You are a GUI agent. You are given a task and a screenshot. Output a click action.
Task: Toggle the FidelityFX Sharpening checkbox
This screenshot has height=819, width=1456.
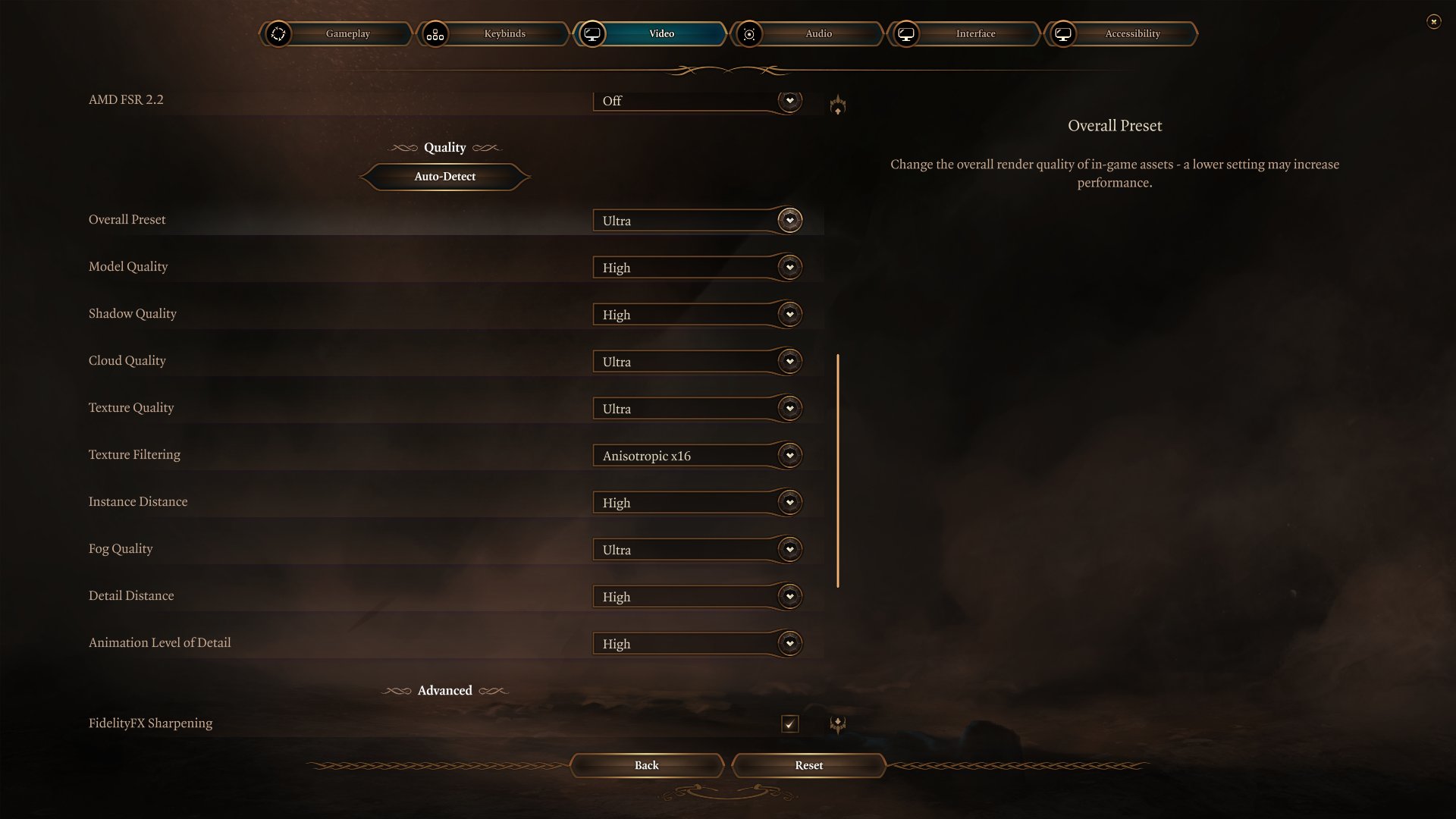[x=789, y=724]
